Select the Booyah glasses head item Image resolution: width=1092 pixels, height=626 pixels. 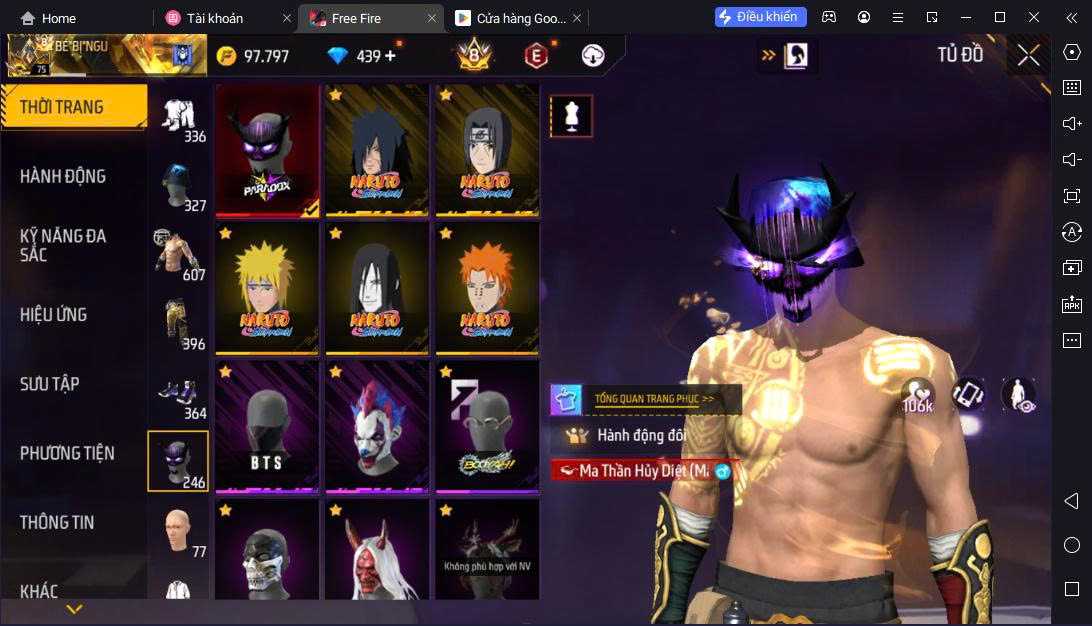(487, 426)
